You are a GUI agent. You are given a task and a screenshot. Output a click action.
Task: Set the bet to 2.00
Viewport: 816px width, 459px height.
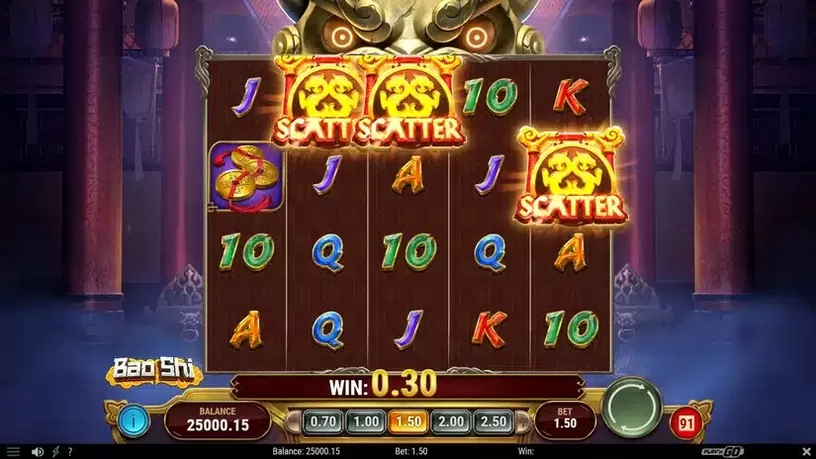(x=451, y=421)
